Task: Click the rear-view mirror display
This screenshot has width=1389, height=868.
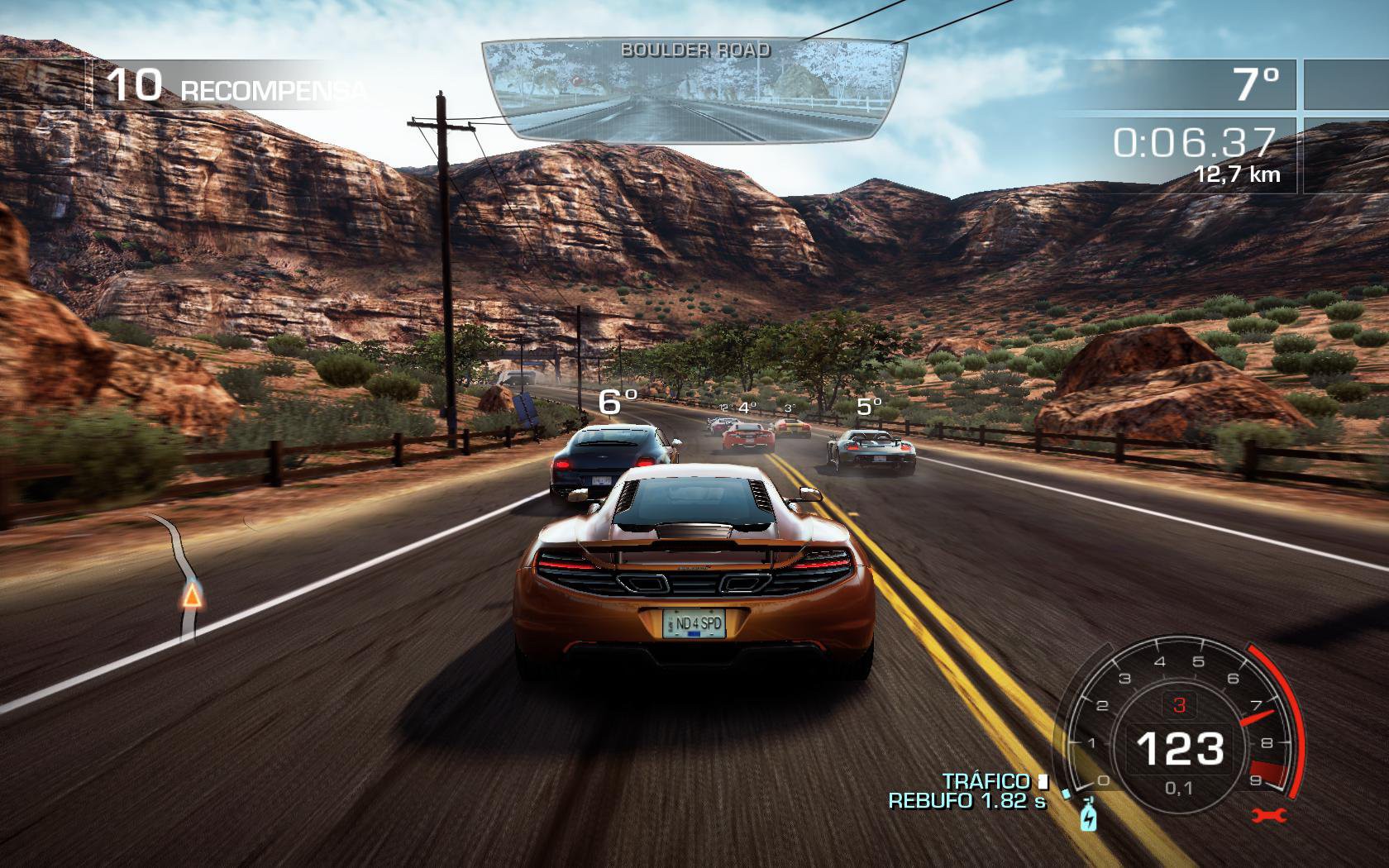Action: coord(693,89)
